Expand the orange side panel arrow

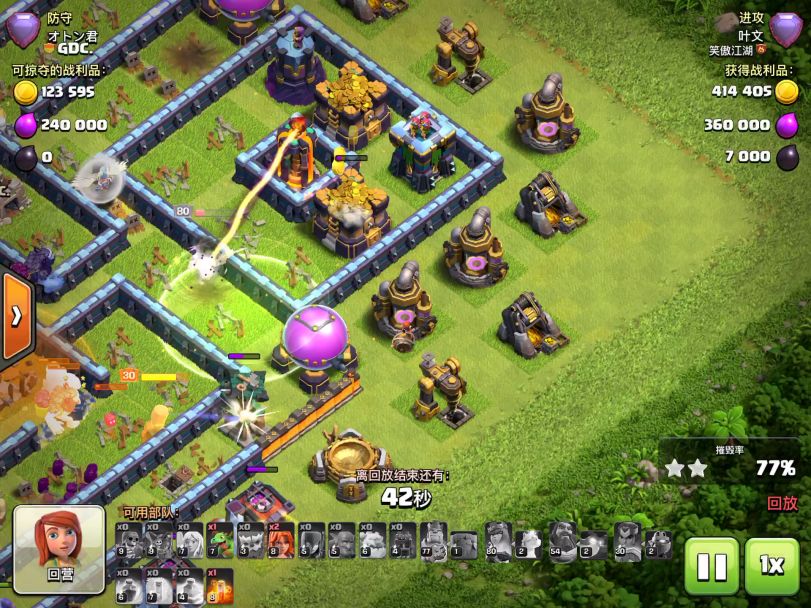tap(16, 316)
